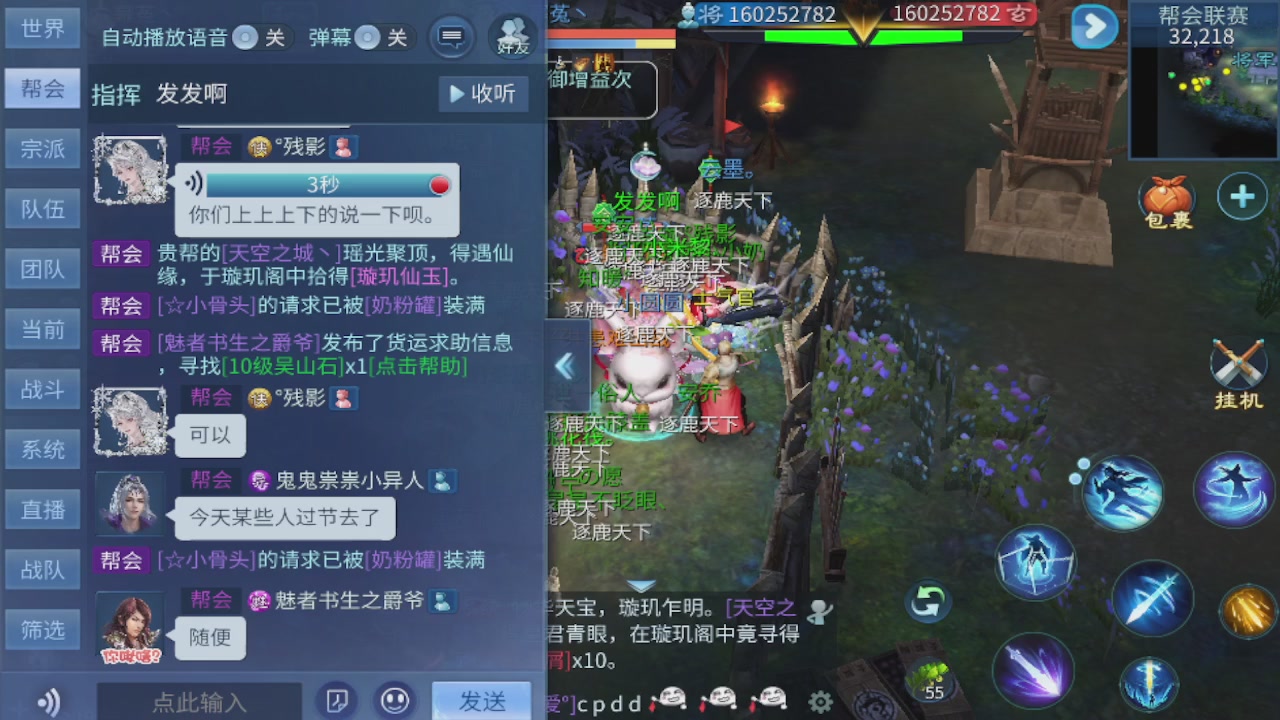Open the friends list icon near chat settings
This screenshot has height=720, width=1280.
click(512, 37)
